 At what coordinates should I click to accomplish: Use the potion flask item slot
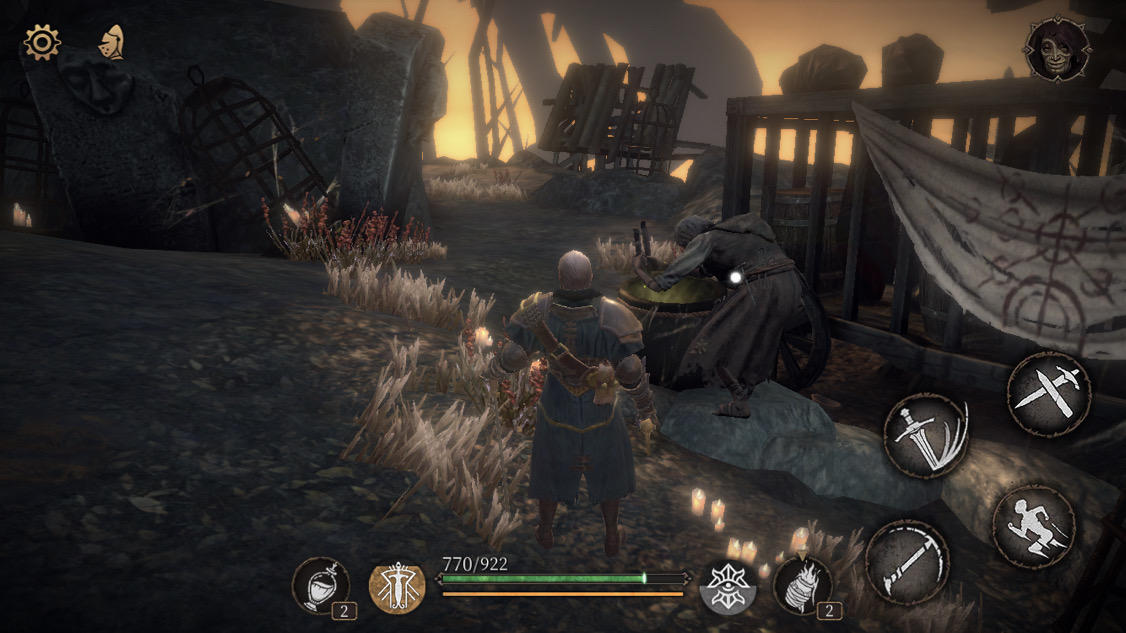point(321,584)
